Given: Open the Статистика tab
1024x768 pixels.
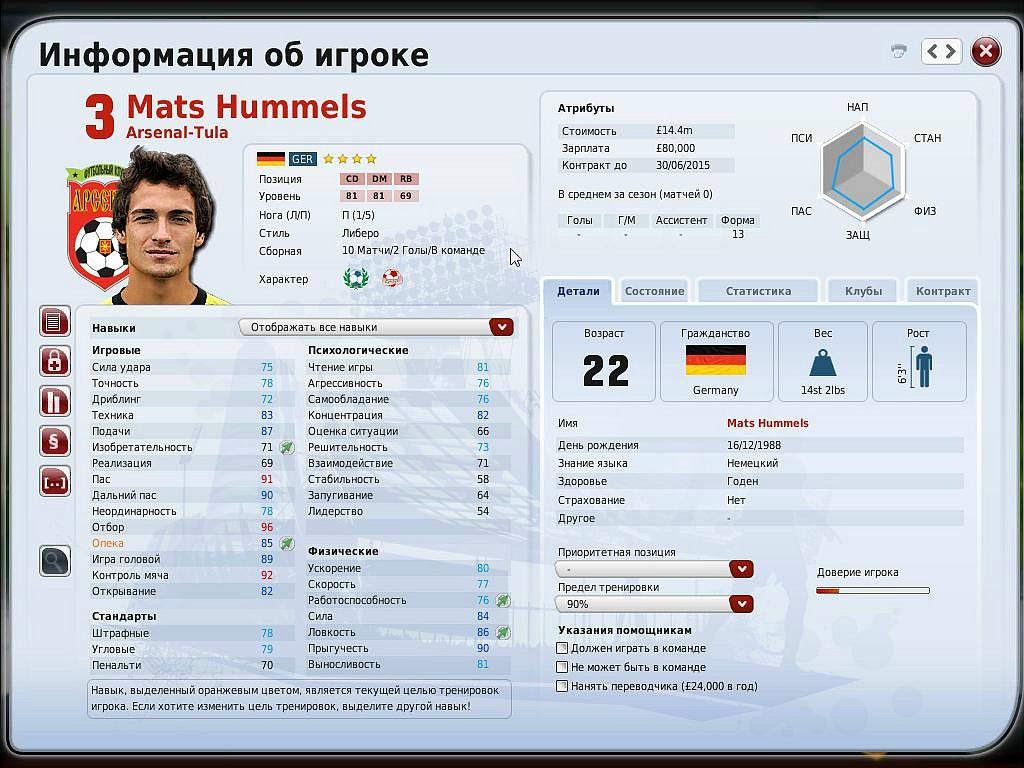Looking at the screenshot, I should 758,291.
